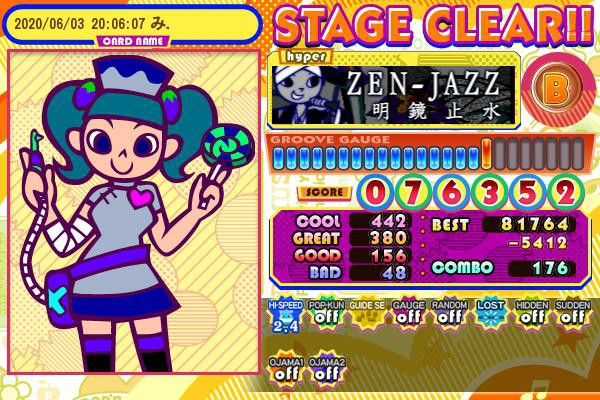Select the ZEN-JAZZ song banner
Image resolution: width=600 pixels, height=400 pixels.
pos(395,94)
